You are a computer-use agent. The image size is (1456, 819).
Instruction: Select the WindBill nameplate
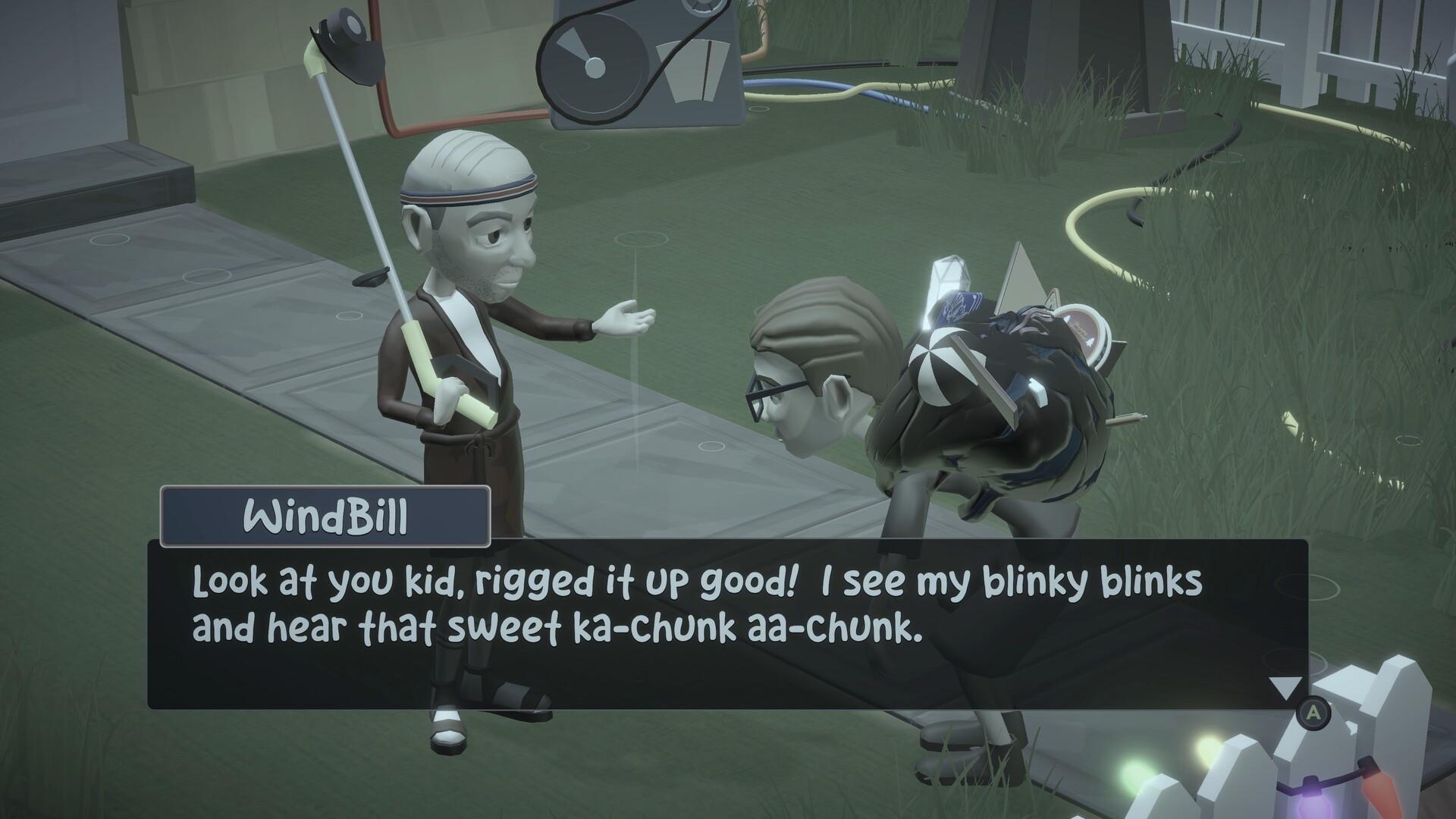(328, 516)
